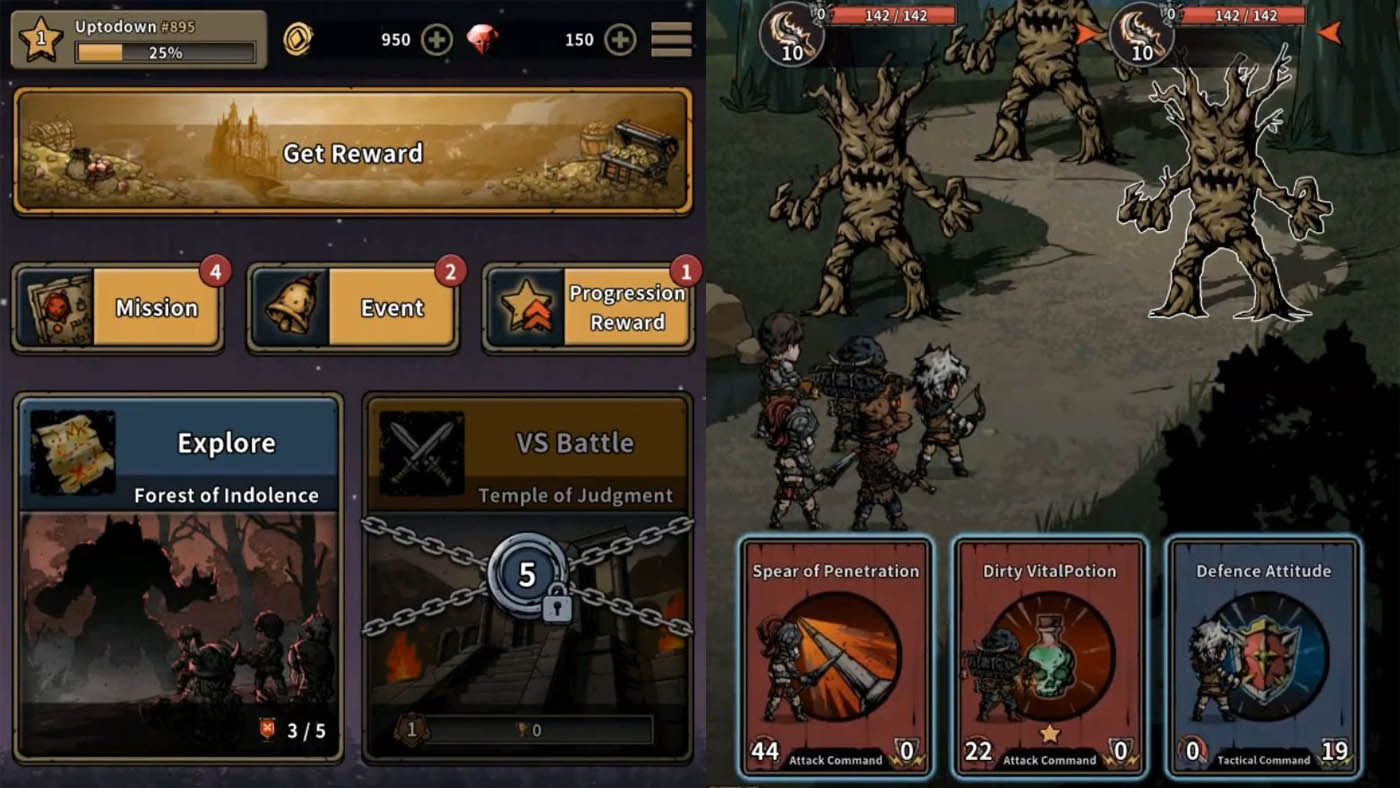Image resolution: width=1400 pixels, height=788 pixels.
Task: Claim the Get Reward banner
Action: 350,153
